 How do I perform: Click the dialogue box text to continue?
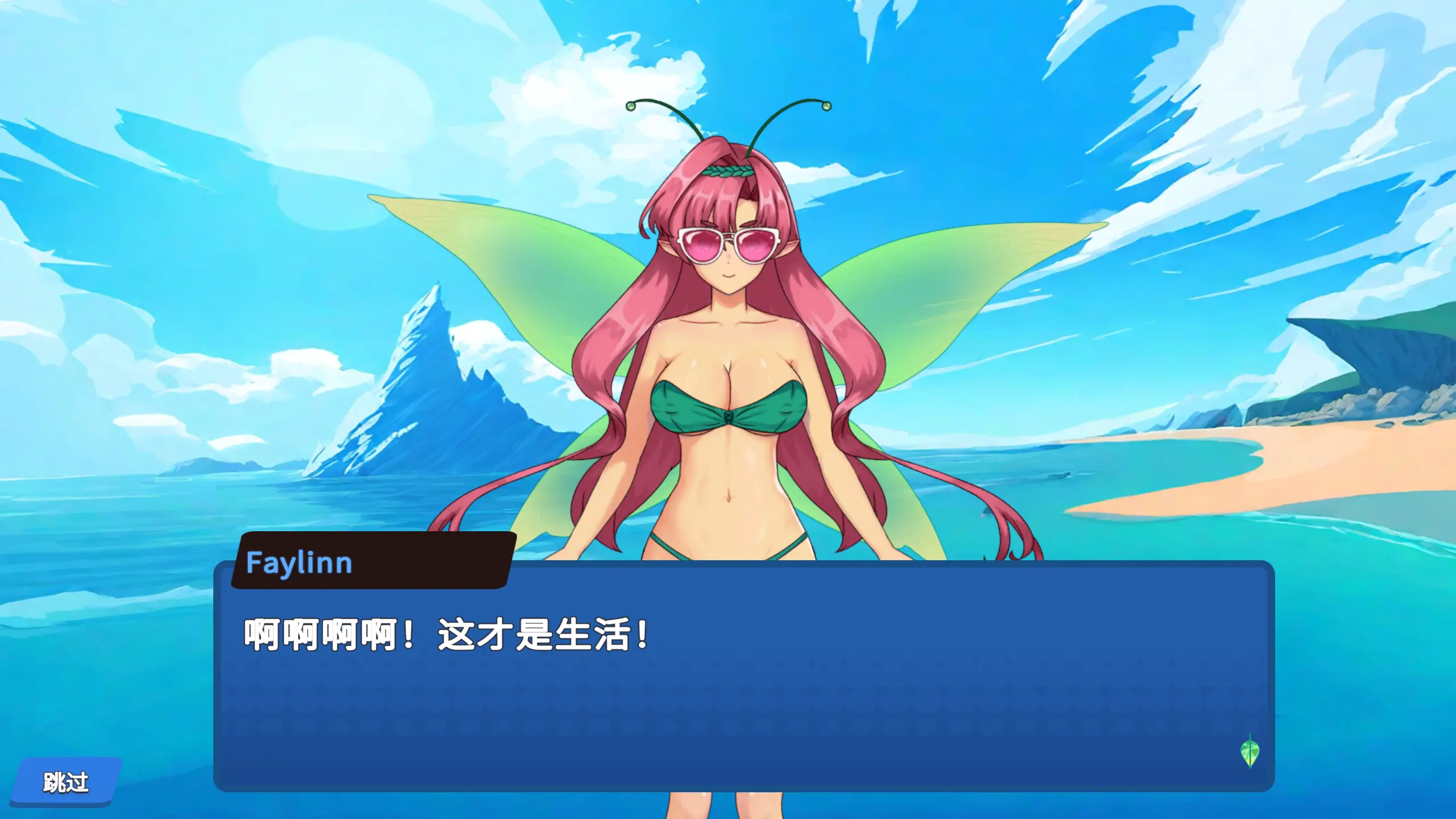coord(446,635)
